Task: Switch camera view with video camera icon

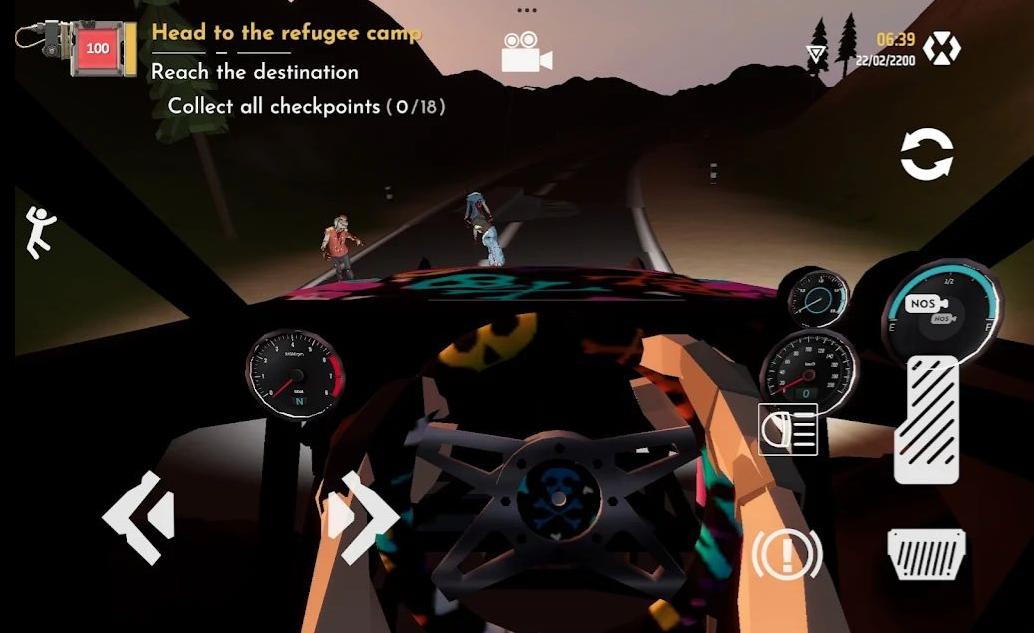Action: [x=527, y=52]
